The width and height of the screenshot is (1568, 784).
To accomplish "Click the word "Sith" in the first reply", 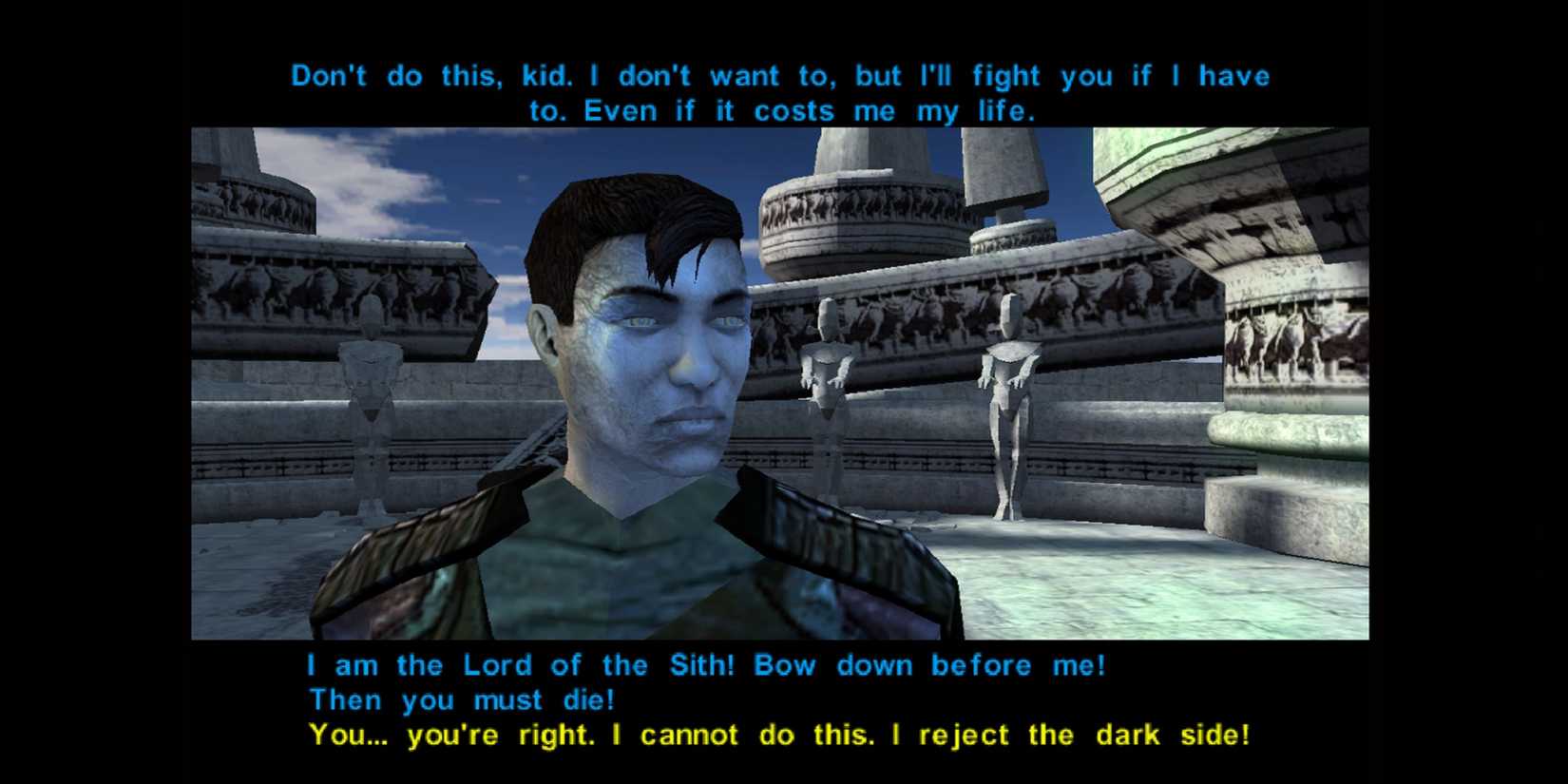I will click(x=695, y=665).
